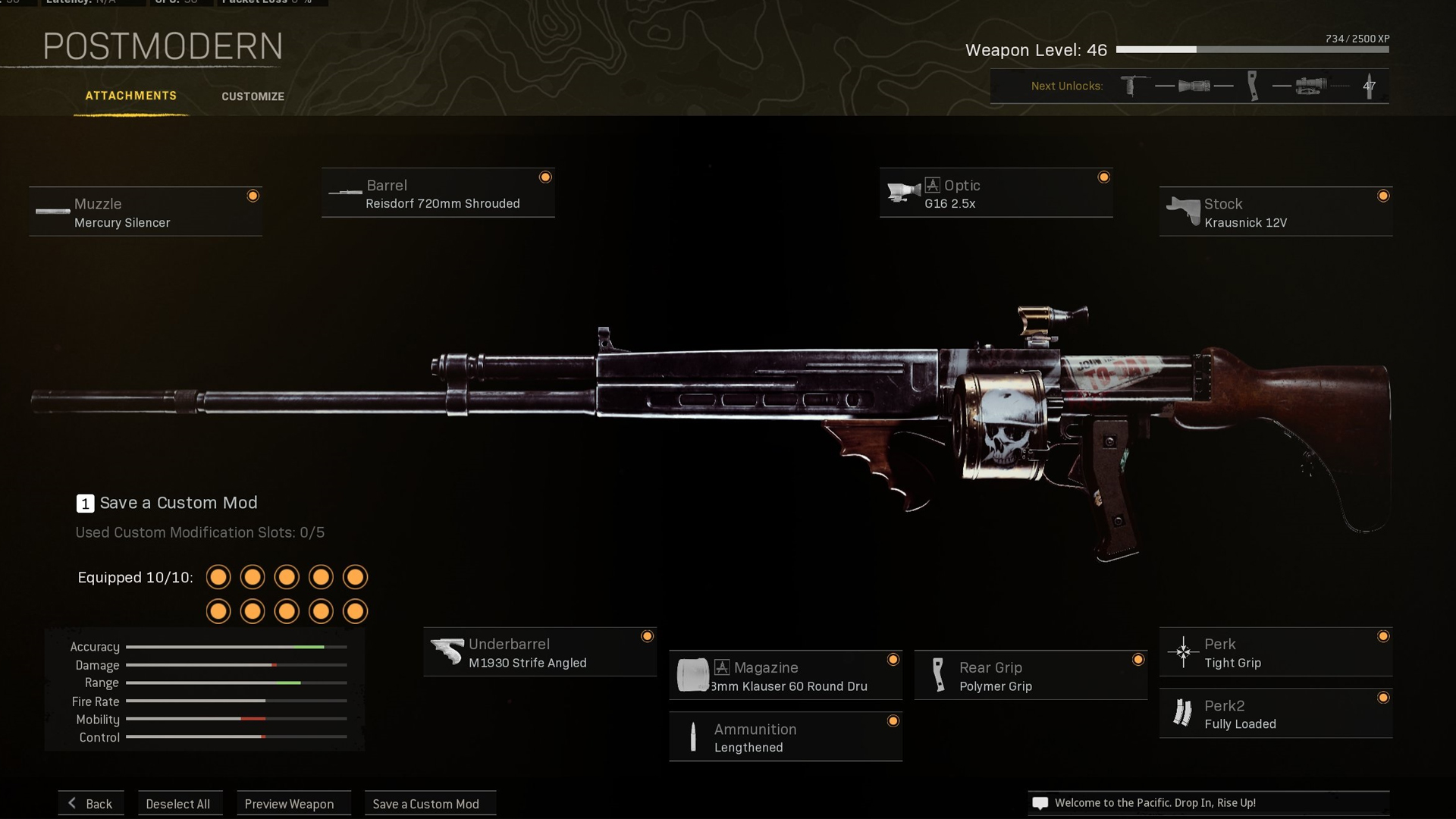
Task: Toggle the orange indicator on the Optic card
Action: [1105, 176]
